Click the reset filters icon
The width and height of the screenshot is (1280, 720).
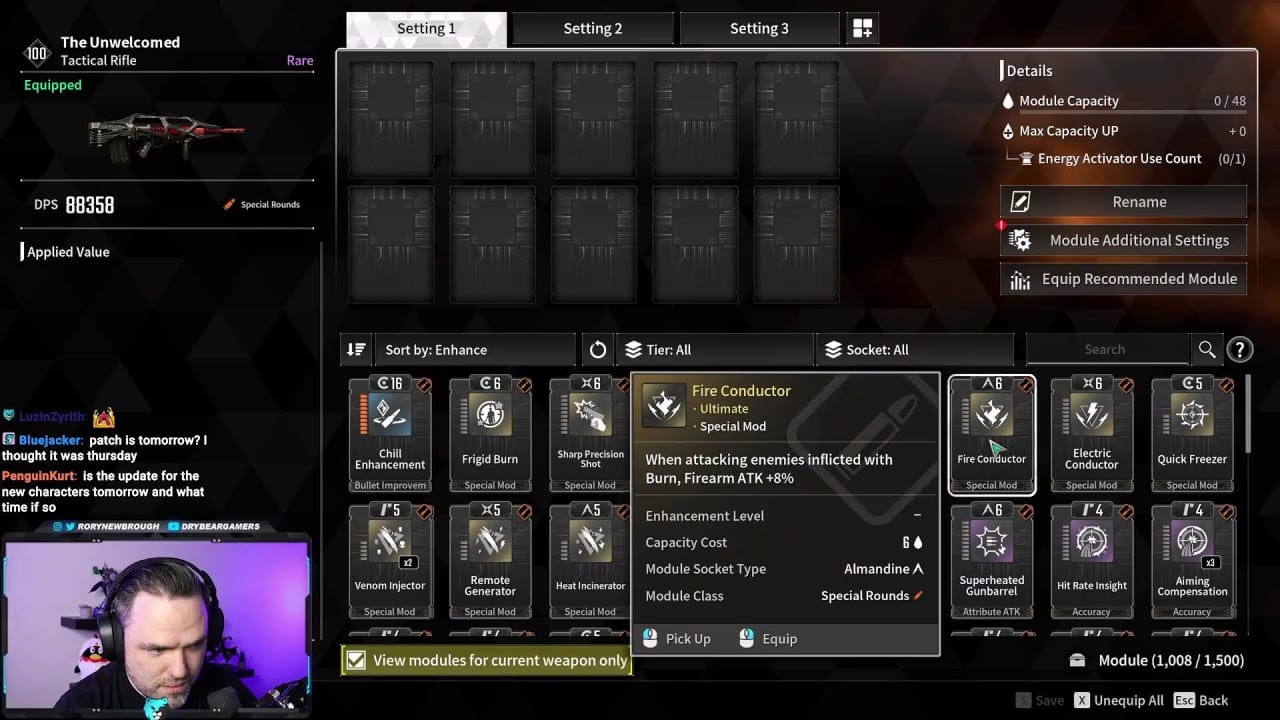(x=597, y=349)
